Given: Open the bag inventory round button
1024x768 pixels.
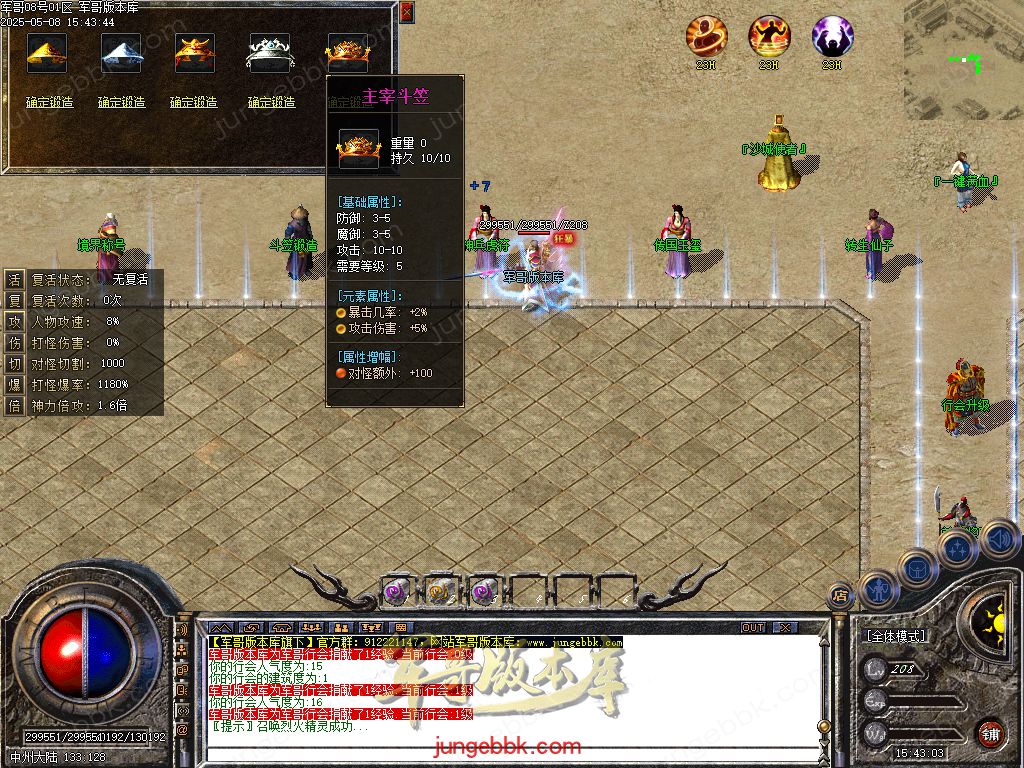Looking at the screenshot, I should click(918, 568).
